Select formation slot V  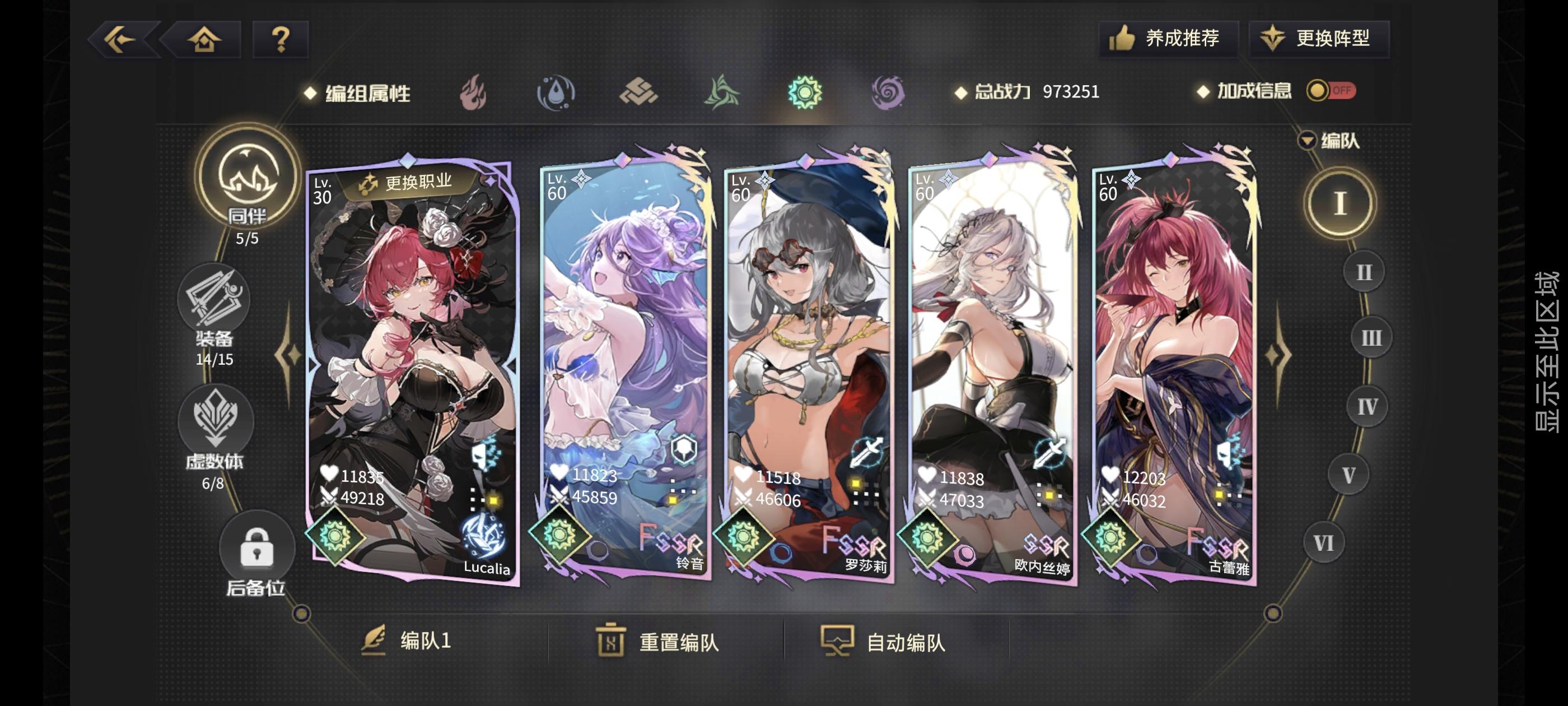pyautogui.click(x=1349, y=475)
